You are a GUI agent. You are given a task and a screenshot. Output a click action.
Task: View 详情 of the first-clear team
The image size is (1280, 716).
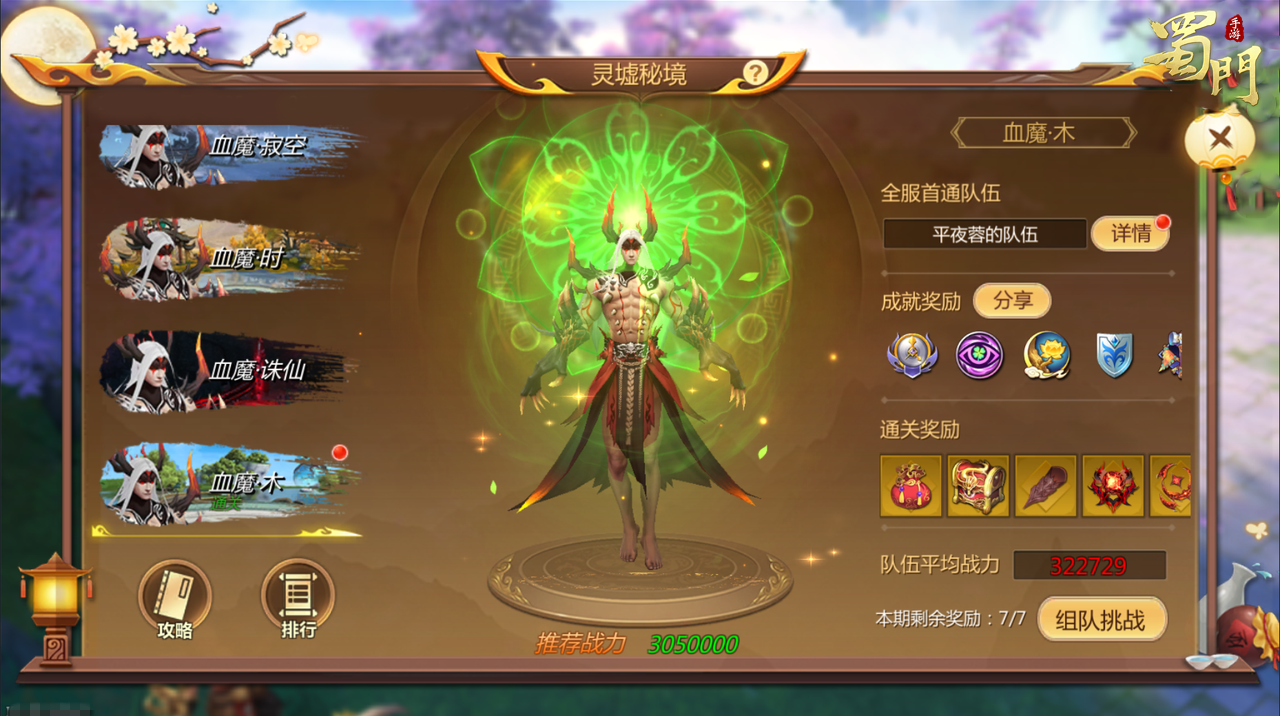click(x=1130, y=234)
